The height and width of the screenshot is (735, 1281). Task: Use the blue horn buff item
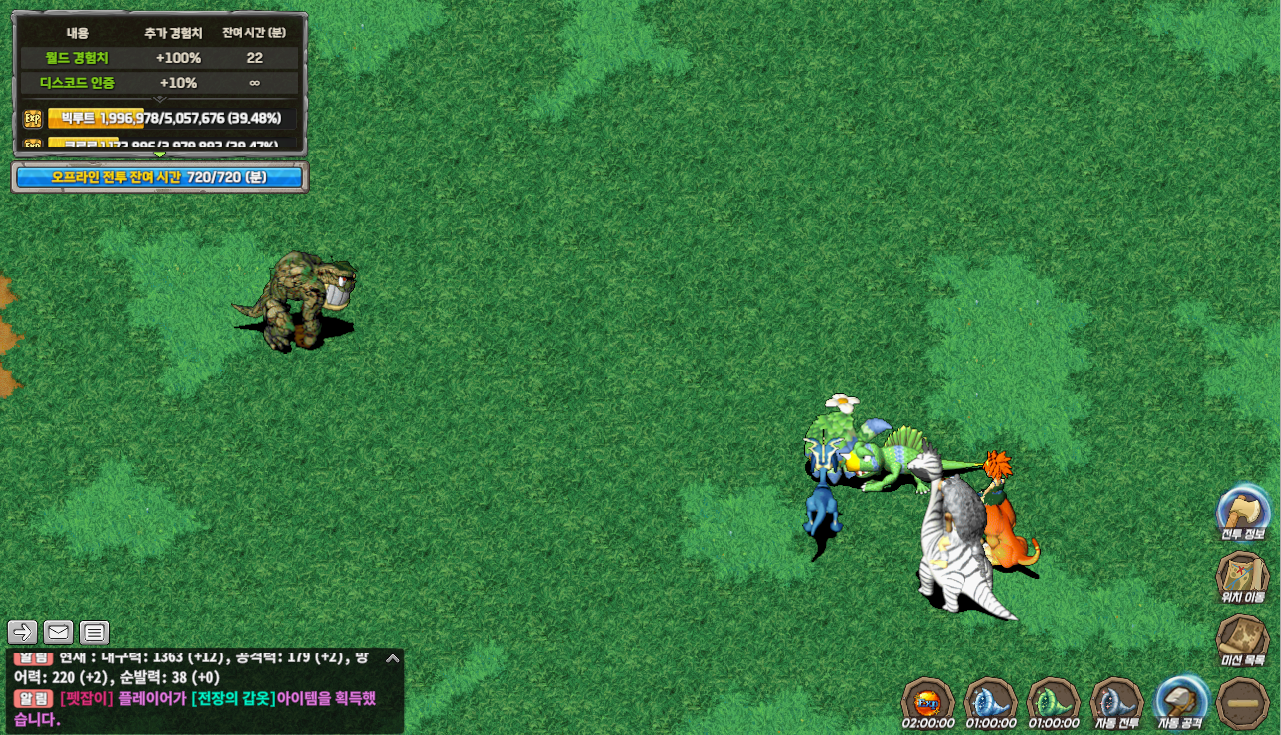[990, 699]
